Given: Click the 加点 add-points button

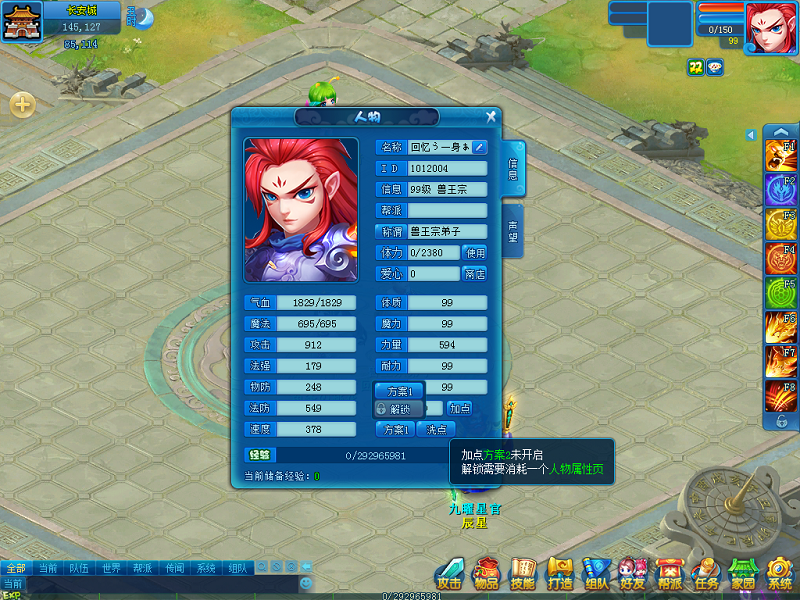Looking at the screenshot, I should click(x=459, y=408).
